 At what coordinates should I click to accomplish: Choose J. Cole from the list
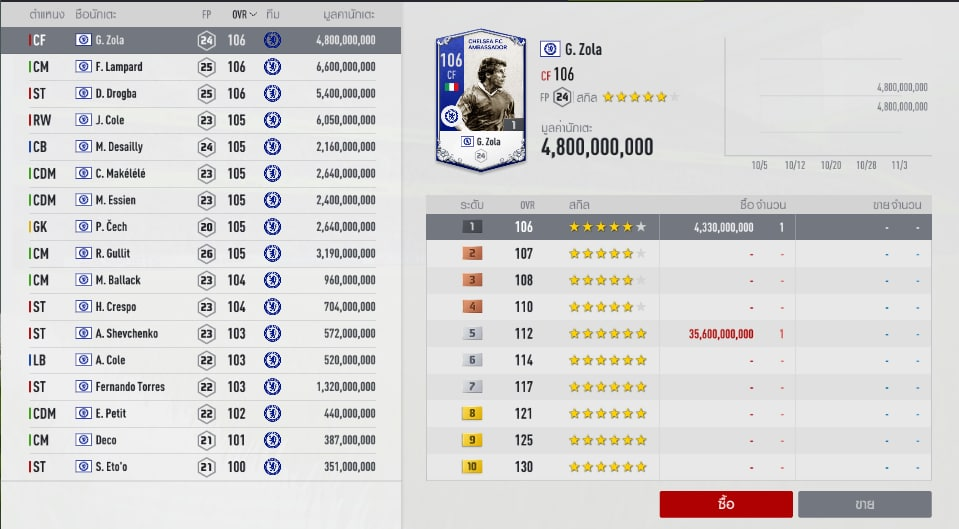point(200,120)
